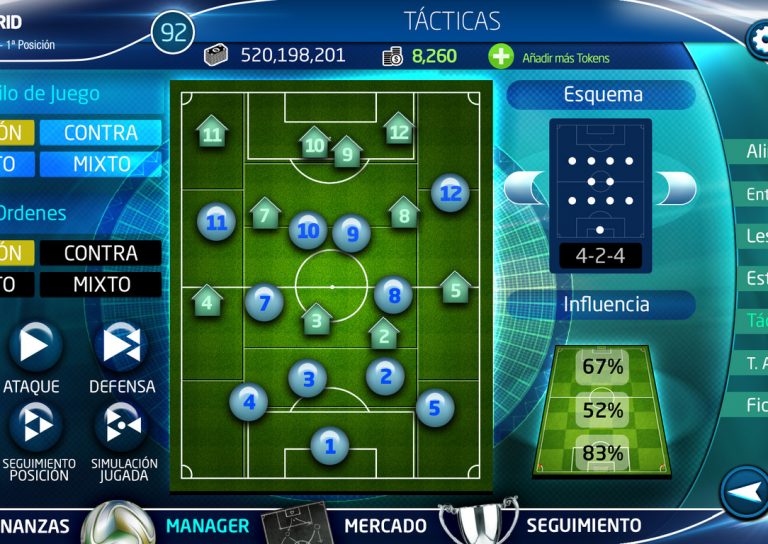Open the settings gear
This screenshot has height=544, width=768.
[758, 39]
